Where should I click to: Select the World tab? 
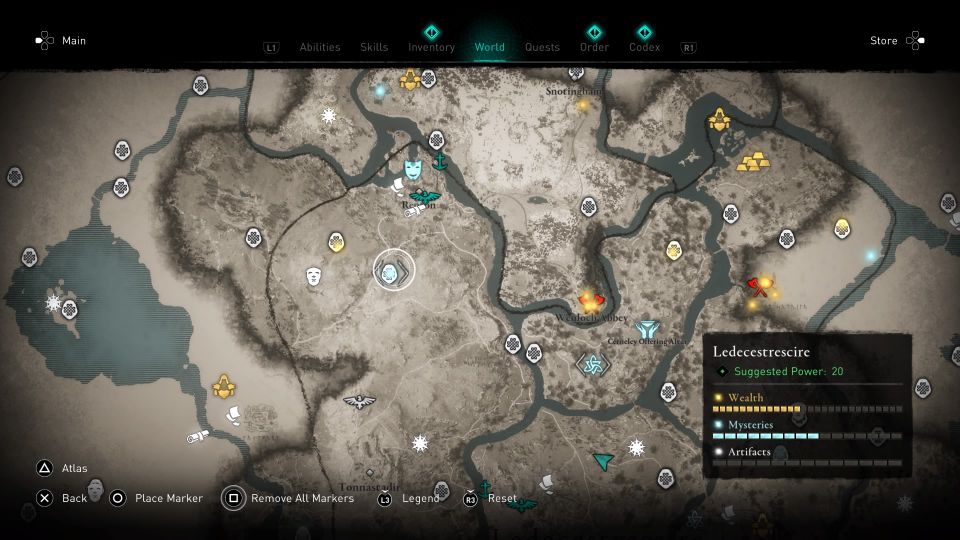point(490,47)
